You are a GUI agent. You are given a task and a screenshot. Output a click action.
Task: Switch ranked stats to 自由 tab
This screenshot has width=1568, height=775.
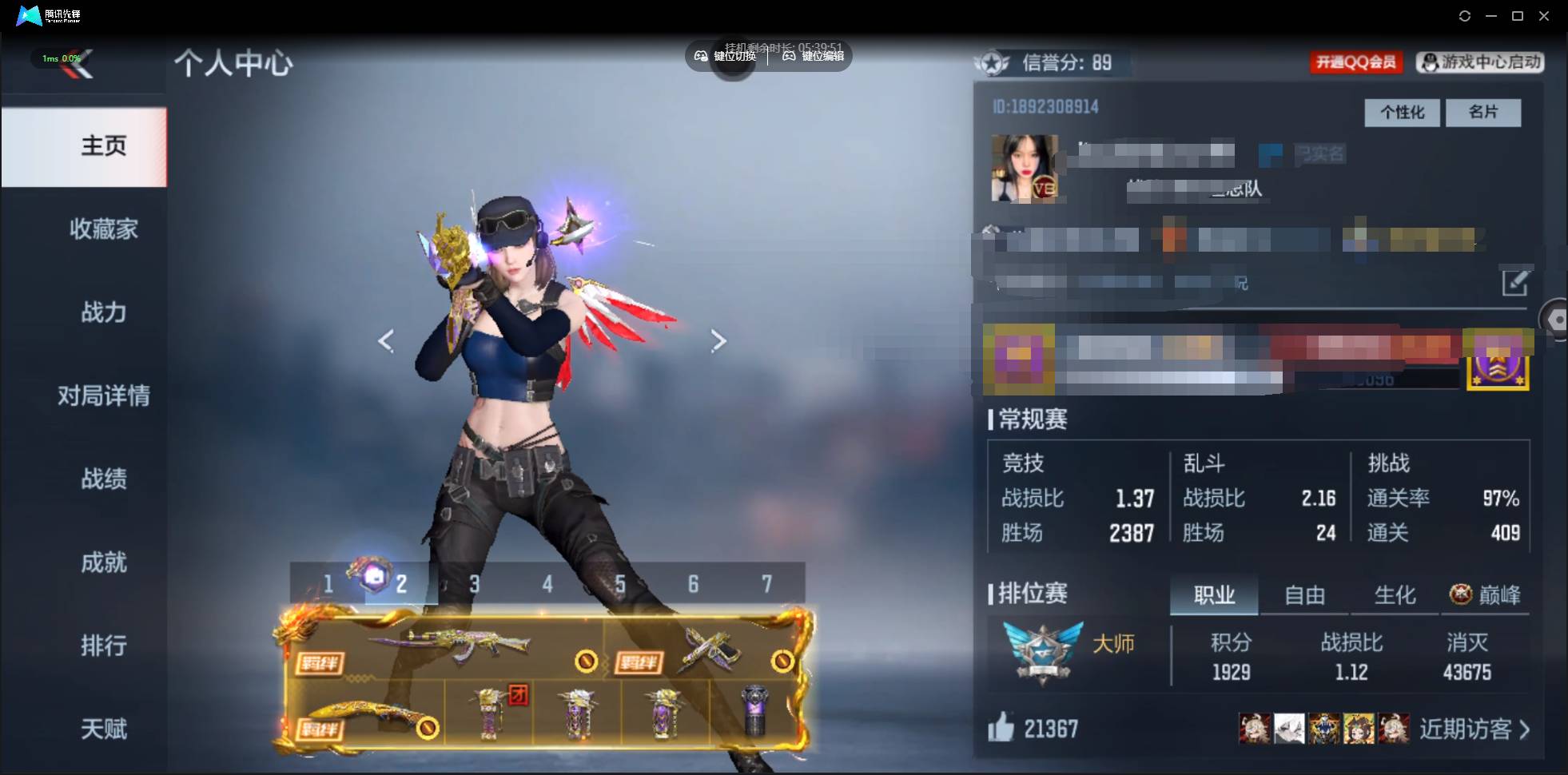(x=1304, y=595)
